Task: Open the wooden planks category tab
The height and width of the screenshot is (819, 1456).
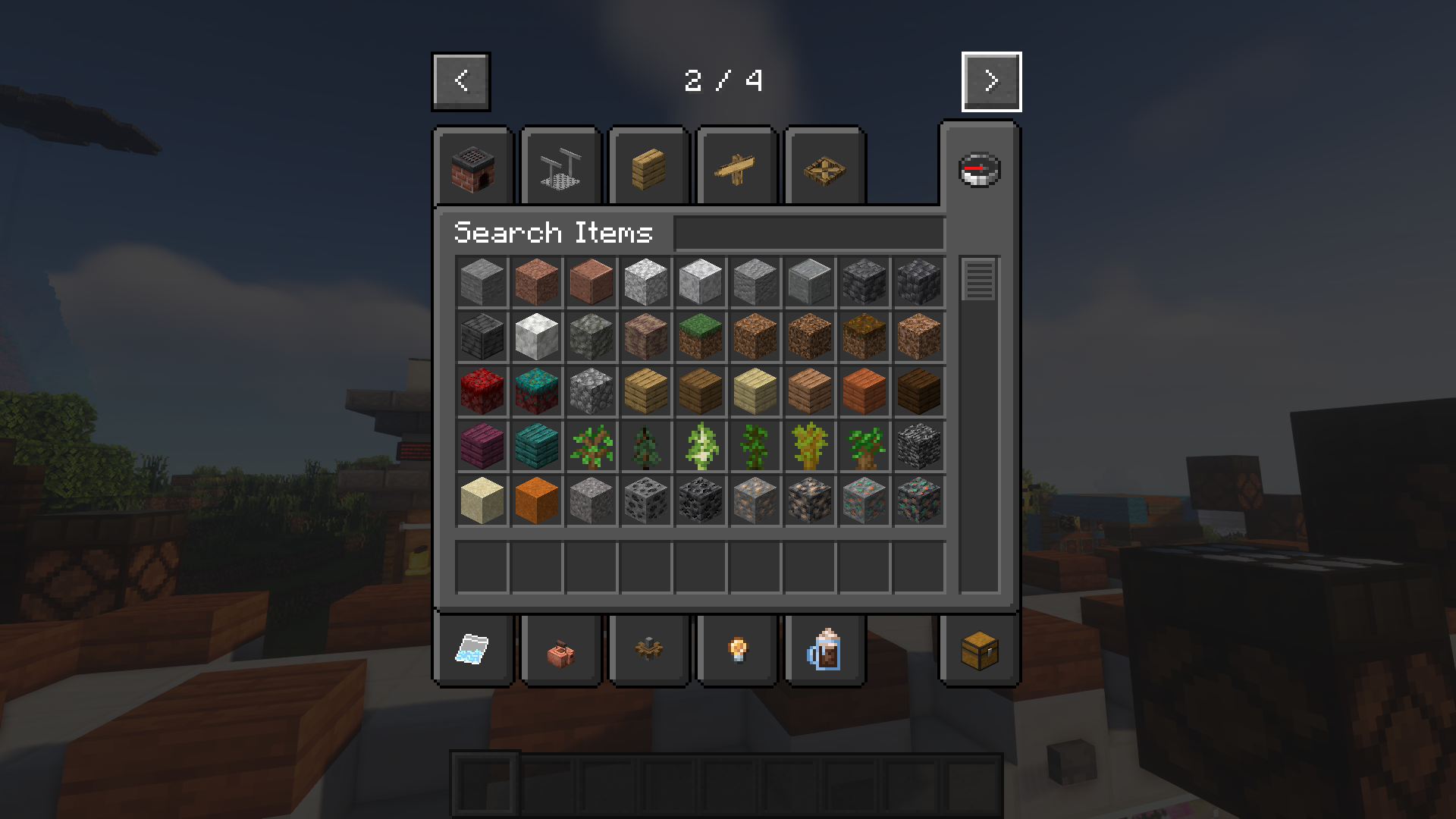Action: [x=648, y=167]
